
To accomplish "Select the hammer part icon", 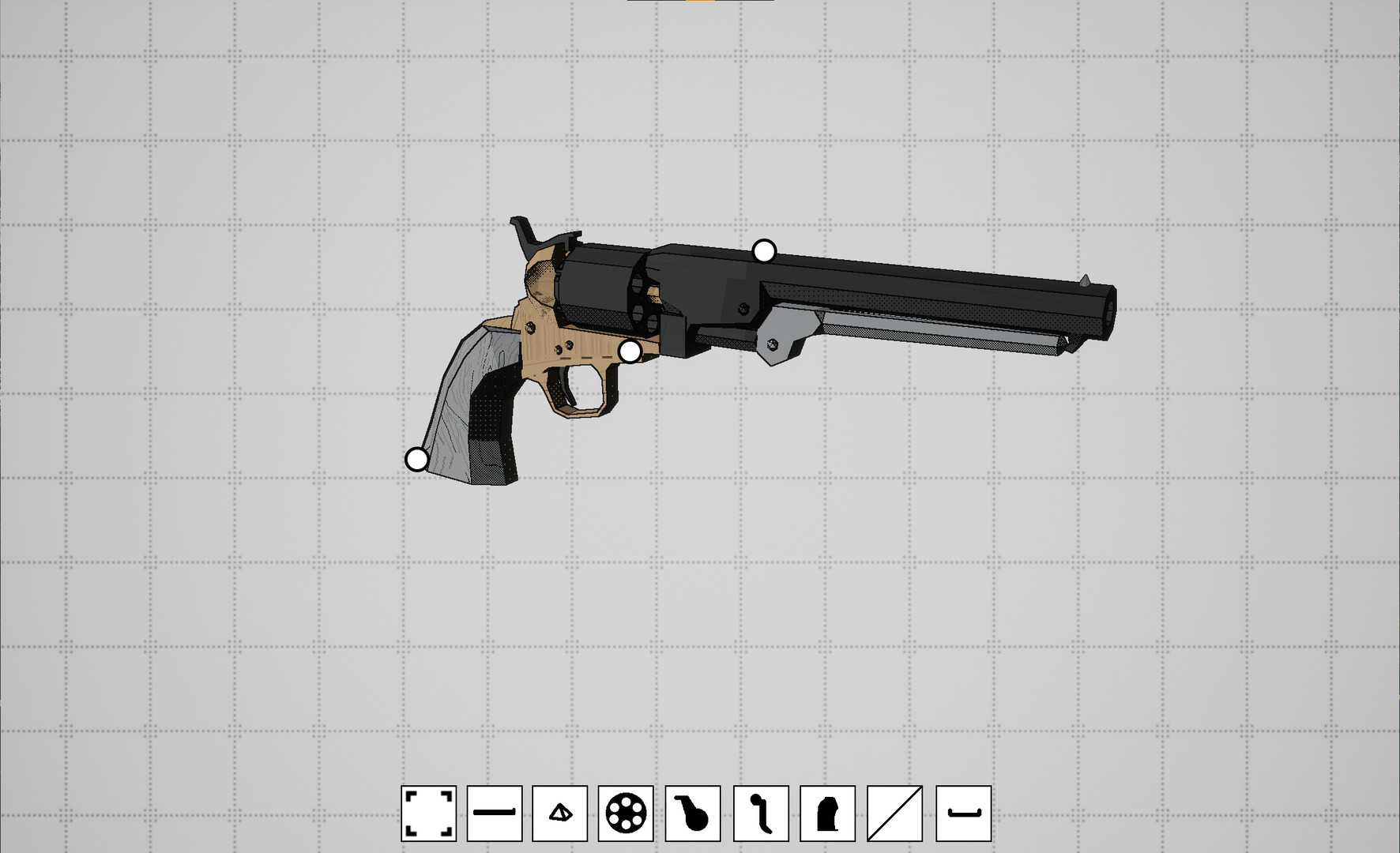I will point(693,814).
